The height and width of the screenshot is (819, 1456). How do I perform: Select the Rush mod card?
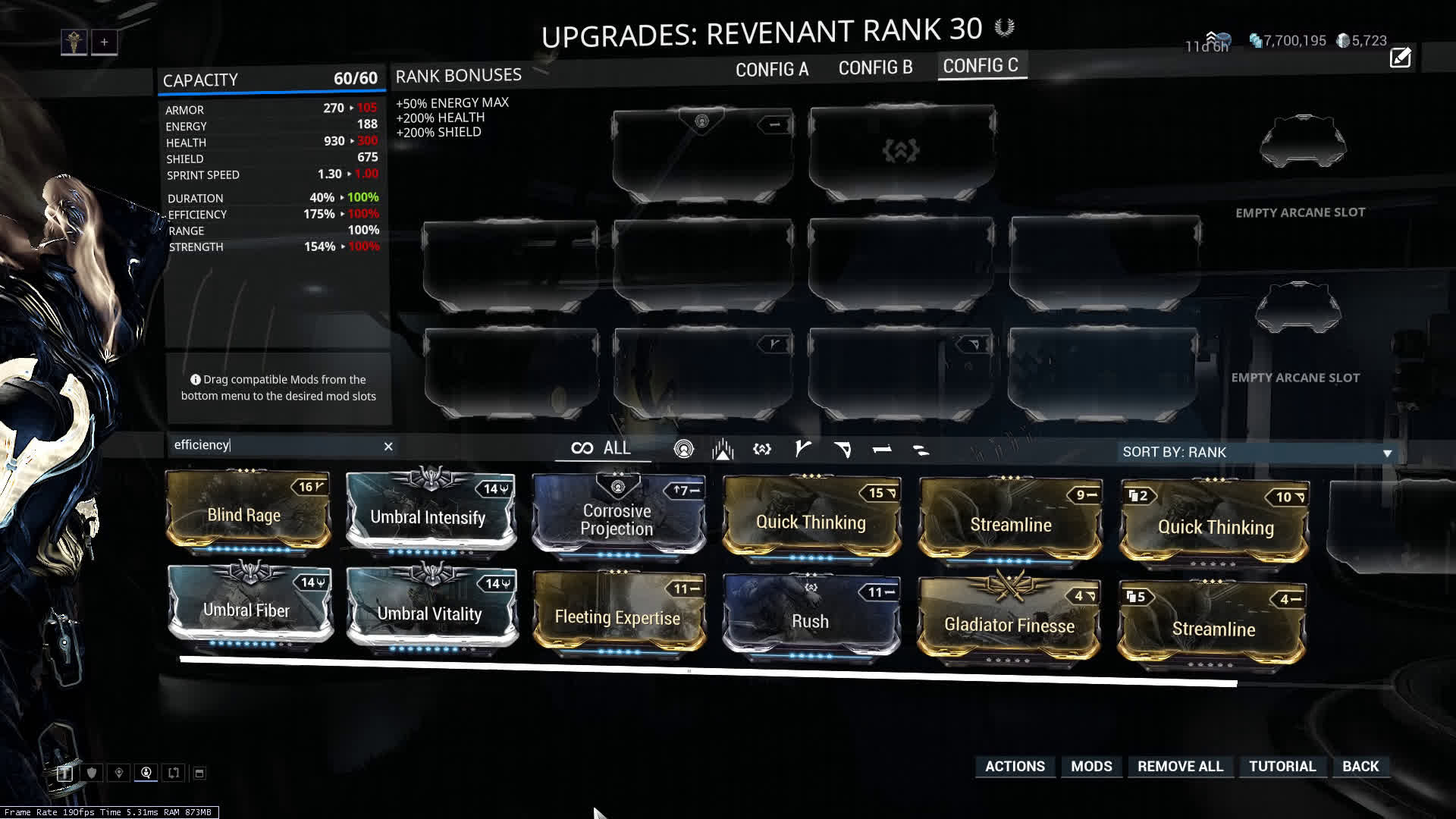tap(810, 619)
